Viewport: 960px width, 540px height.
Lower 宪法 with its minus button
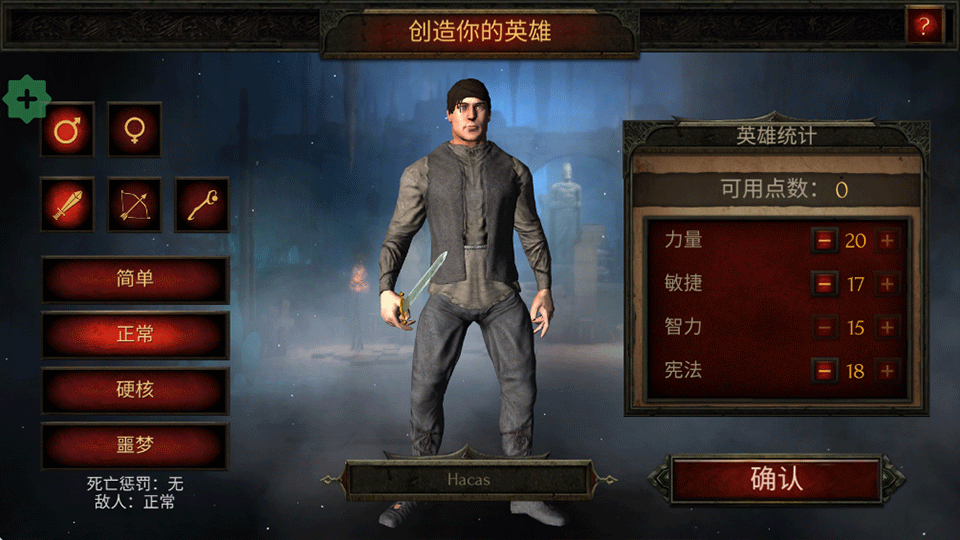824,371
